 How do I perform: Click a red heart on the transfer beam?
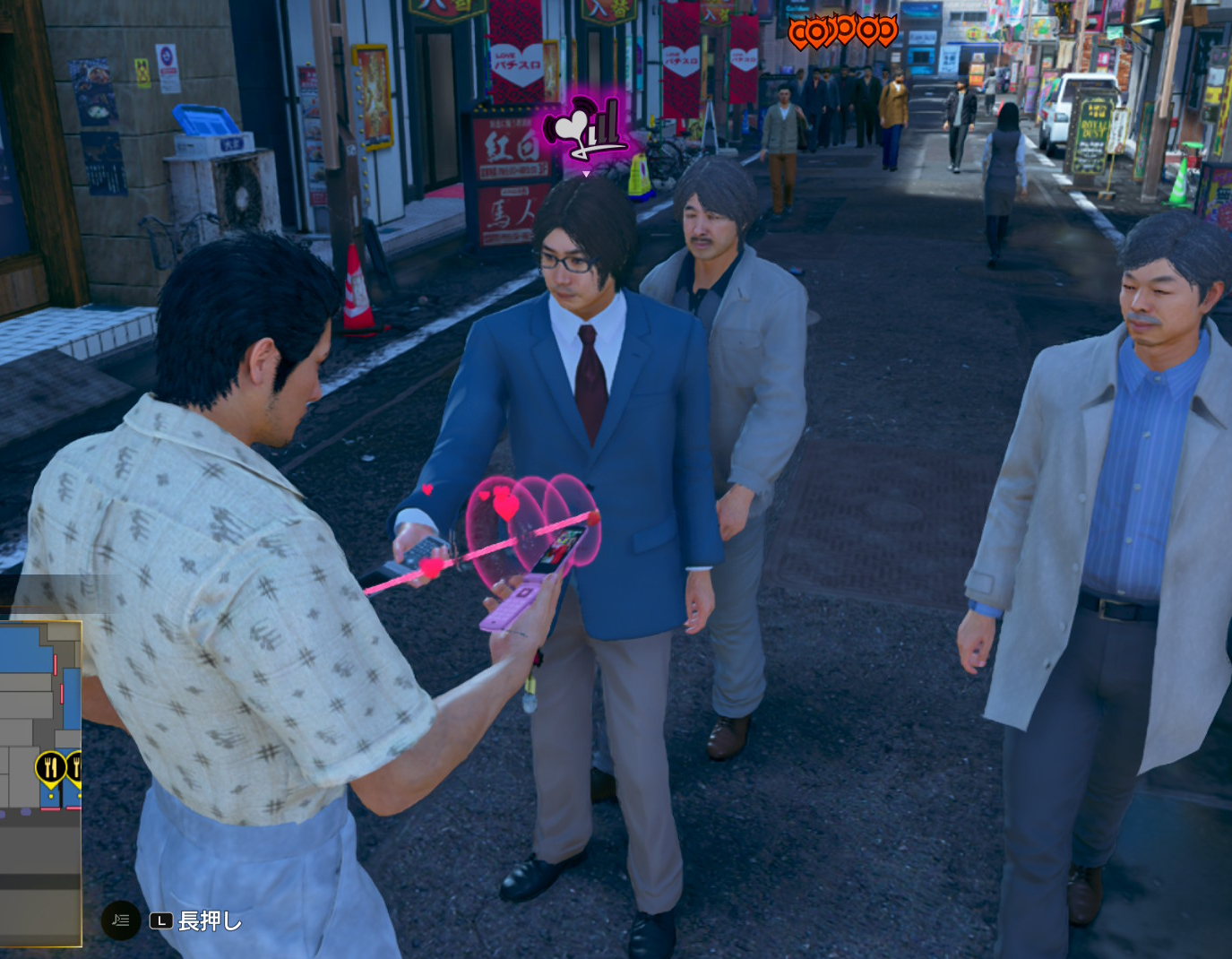pos(430,569)
